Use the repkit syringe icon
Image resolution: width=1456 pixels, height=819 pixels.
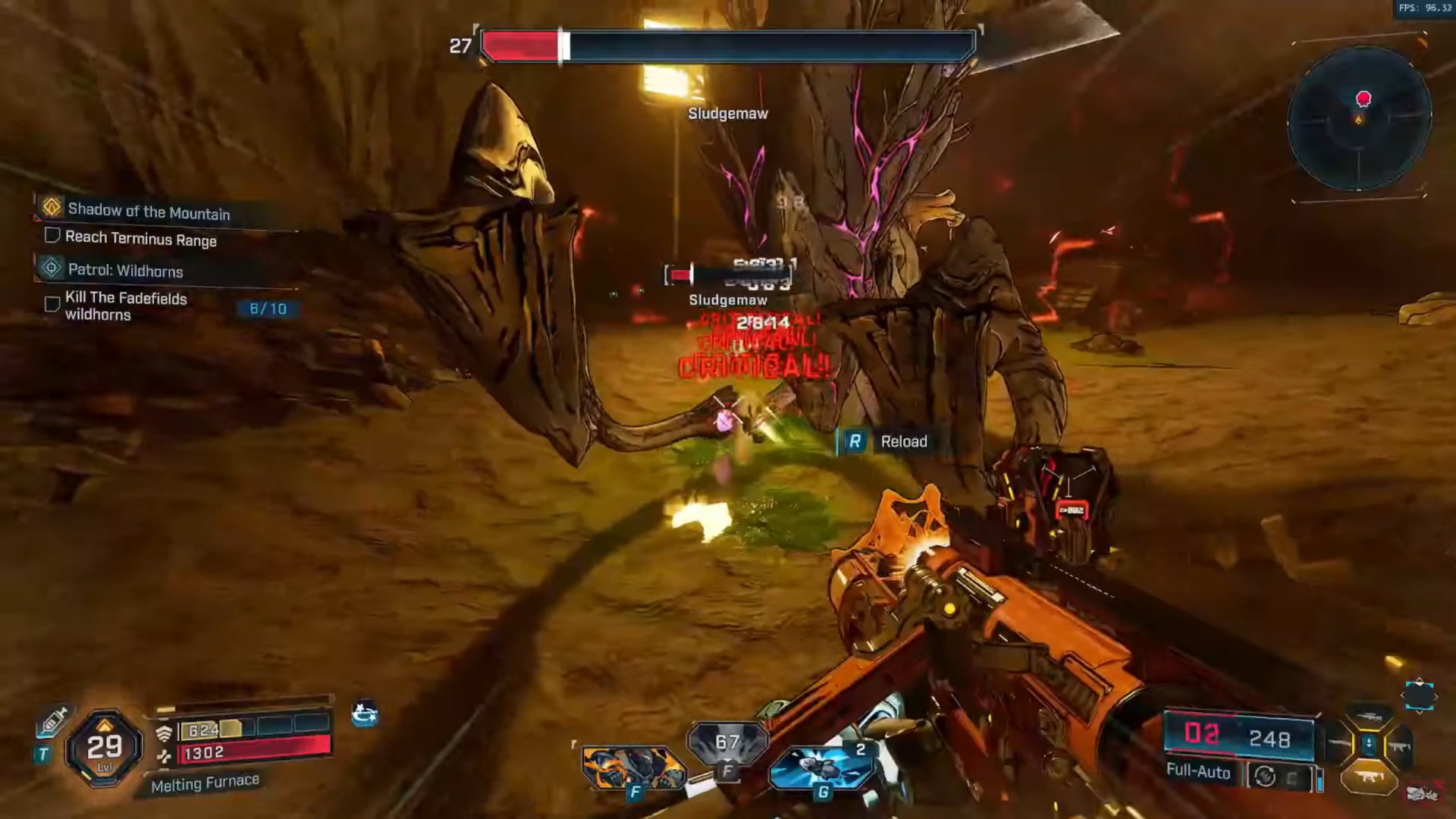point(53,721)
